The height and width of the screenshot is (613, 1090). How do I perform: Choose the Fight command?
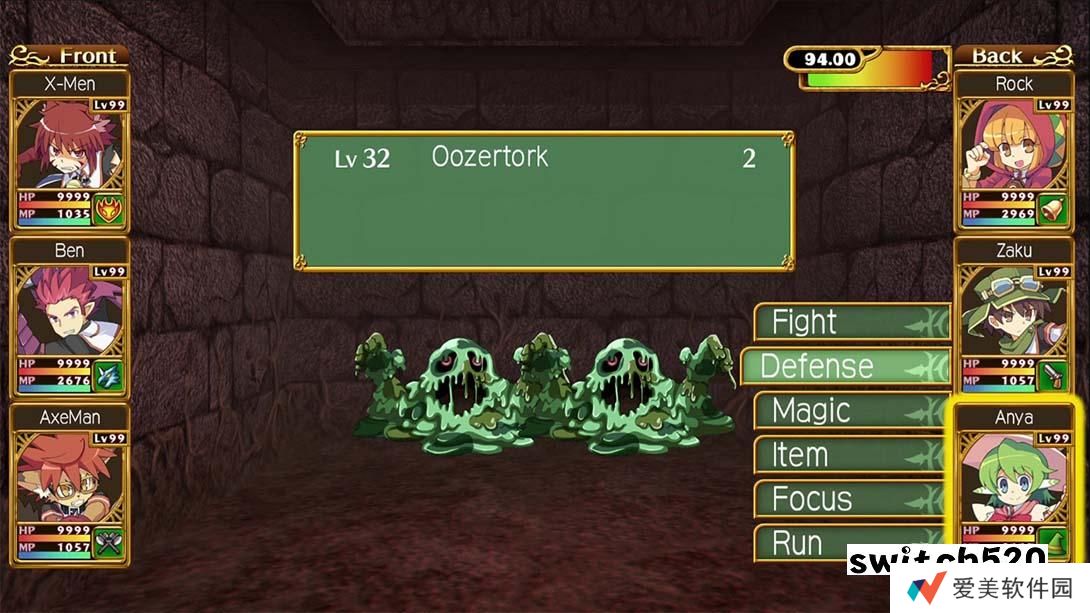(850, 322)
